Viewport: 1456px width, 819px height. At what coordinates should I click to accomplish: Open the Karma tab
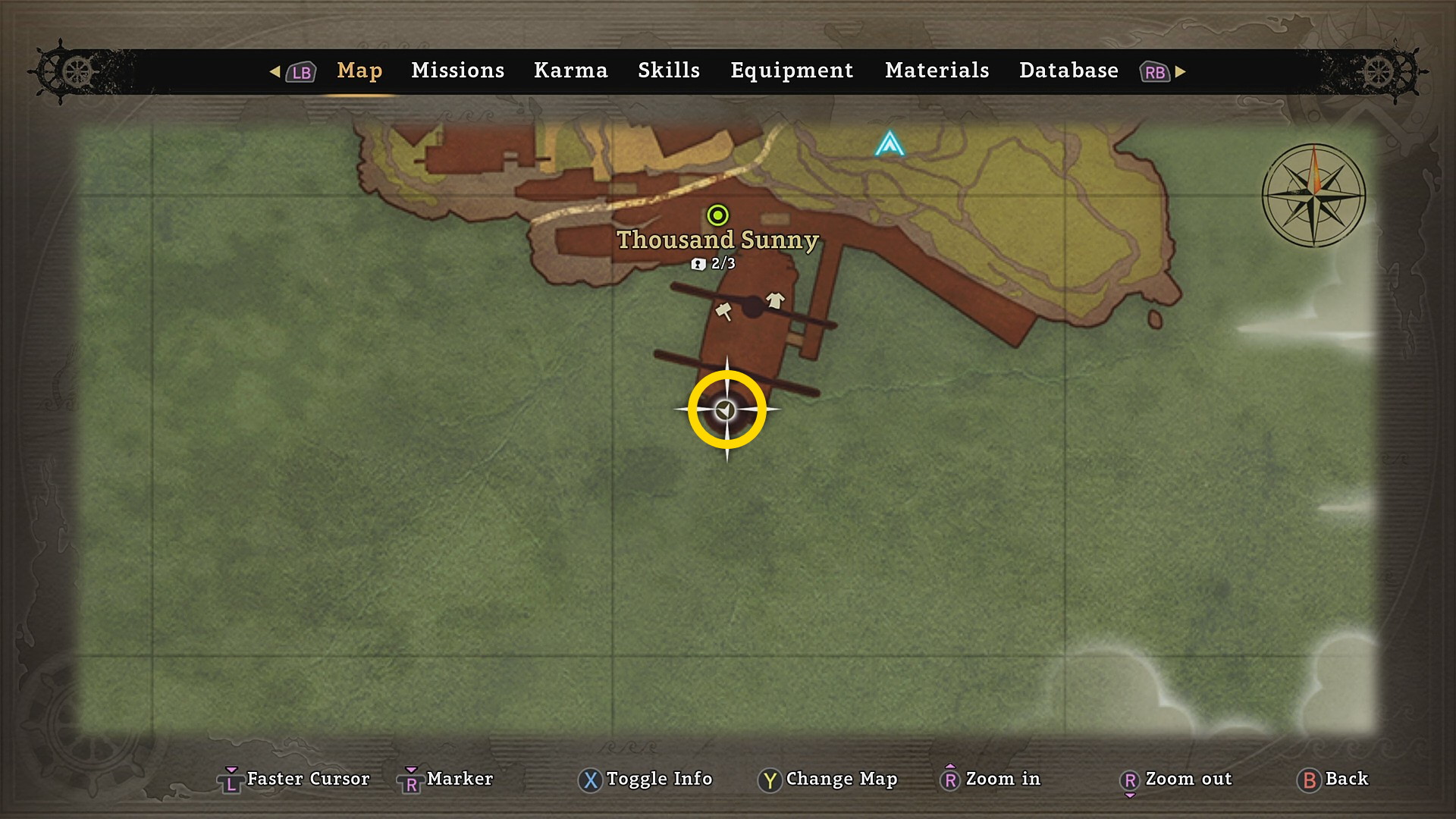pos(570,71)
